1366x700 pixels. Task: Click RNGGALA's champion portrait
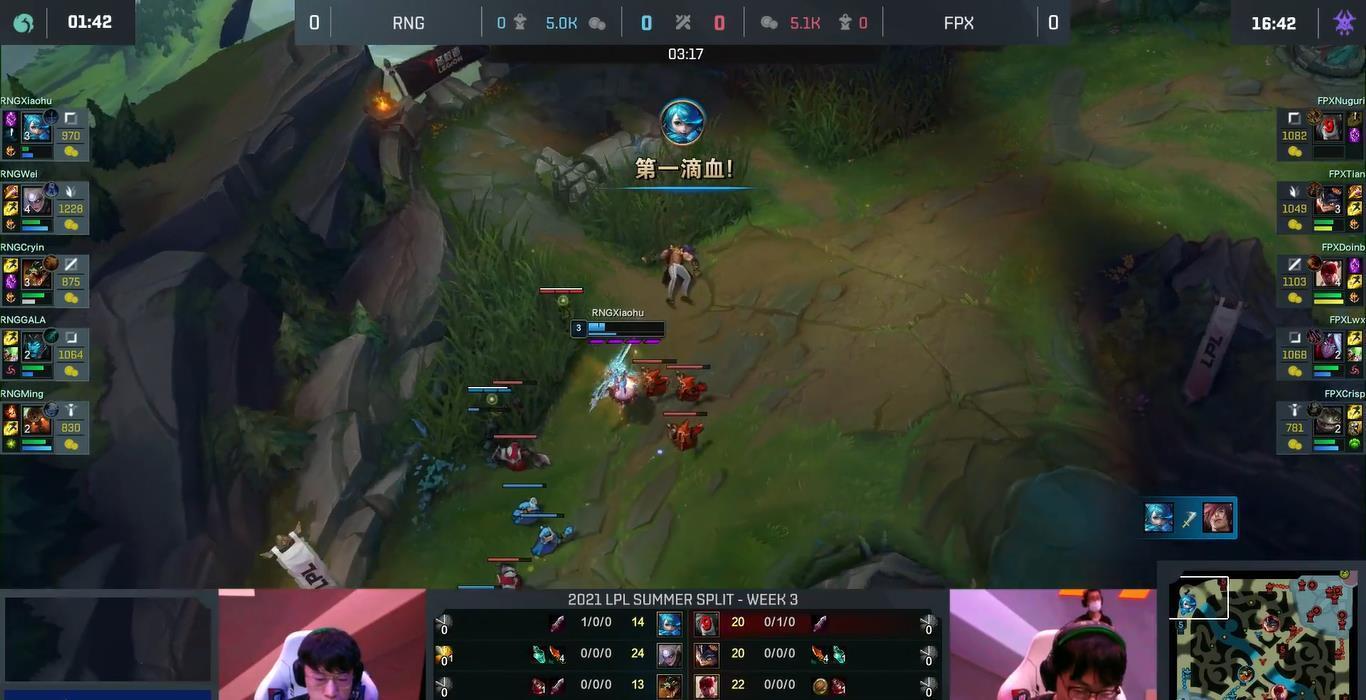[36, 346]
